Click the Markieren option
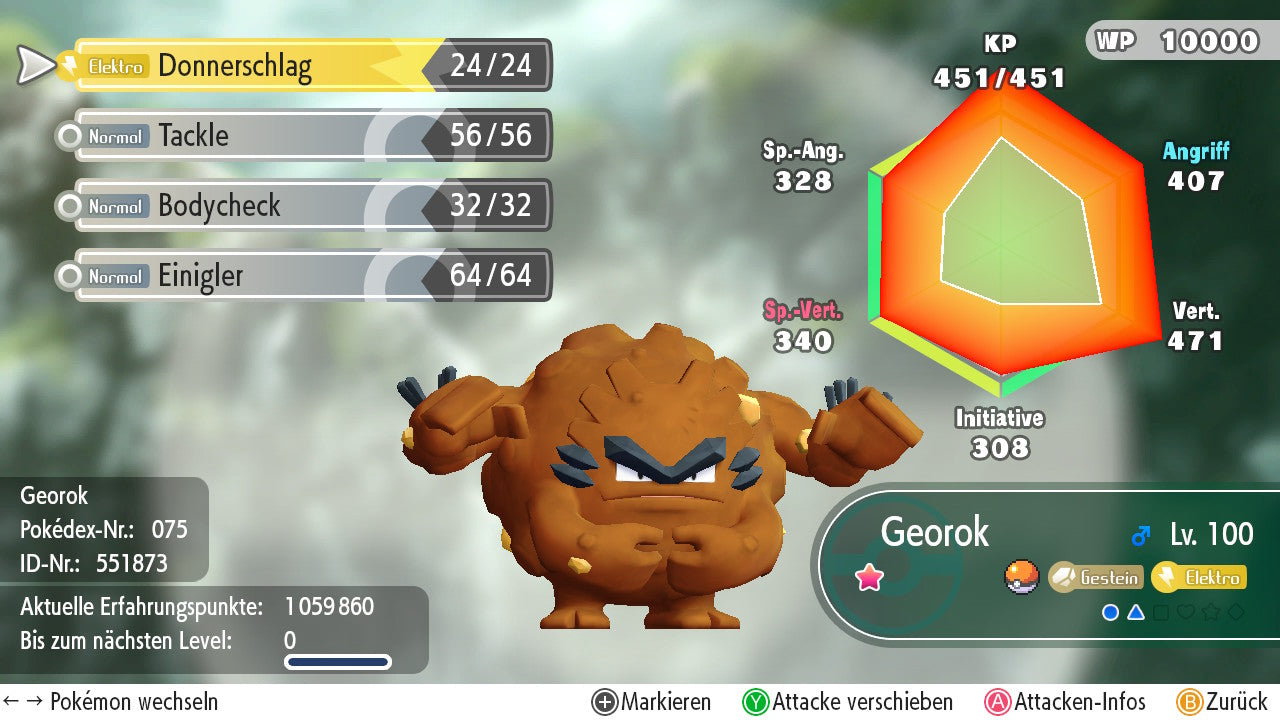This screenshot has width=1280, height=720. pos(652,702)
